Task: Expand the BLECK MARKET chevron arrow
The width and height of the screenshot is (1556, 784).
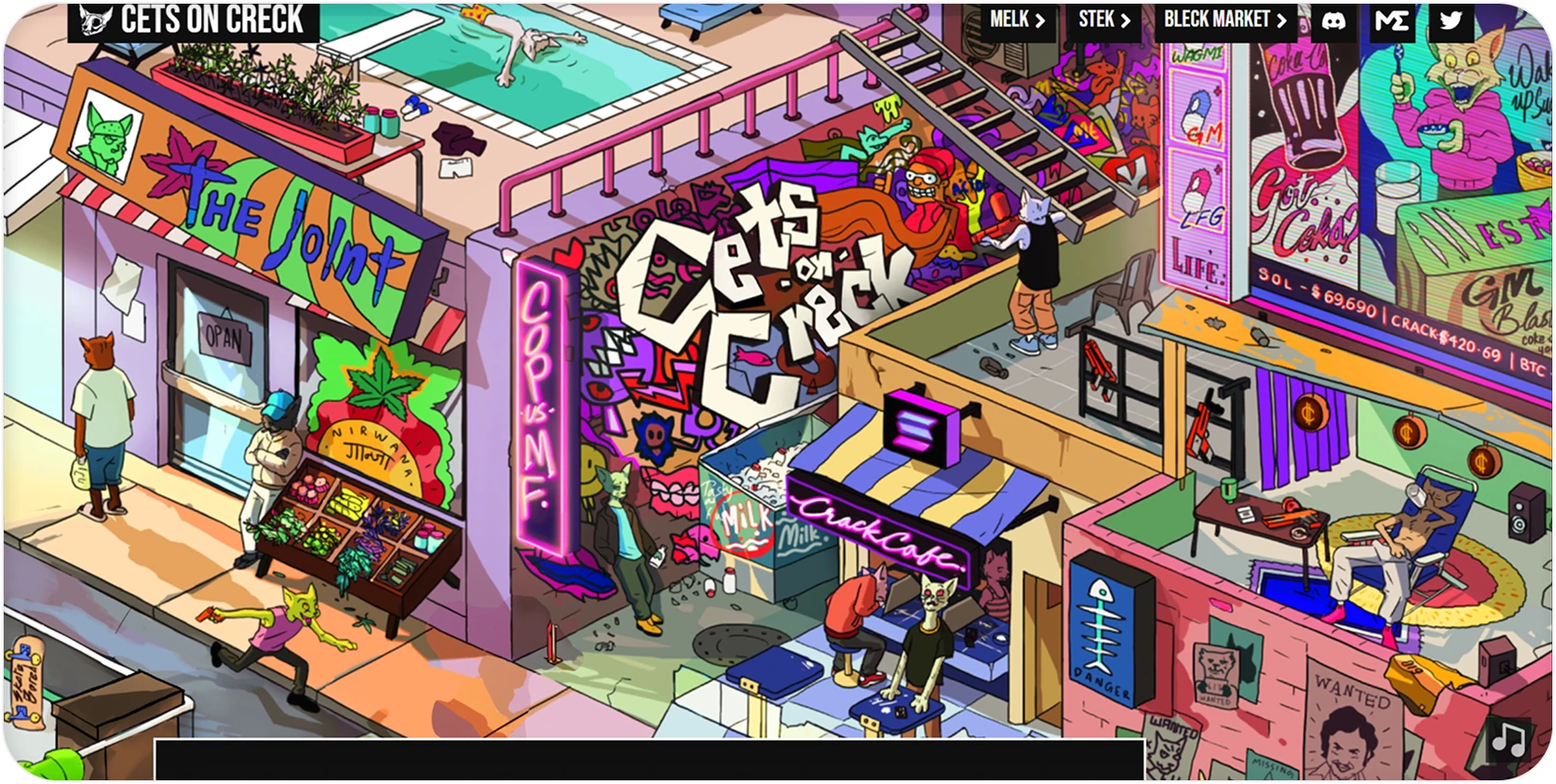Action: click(1282, 19)
